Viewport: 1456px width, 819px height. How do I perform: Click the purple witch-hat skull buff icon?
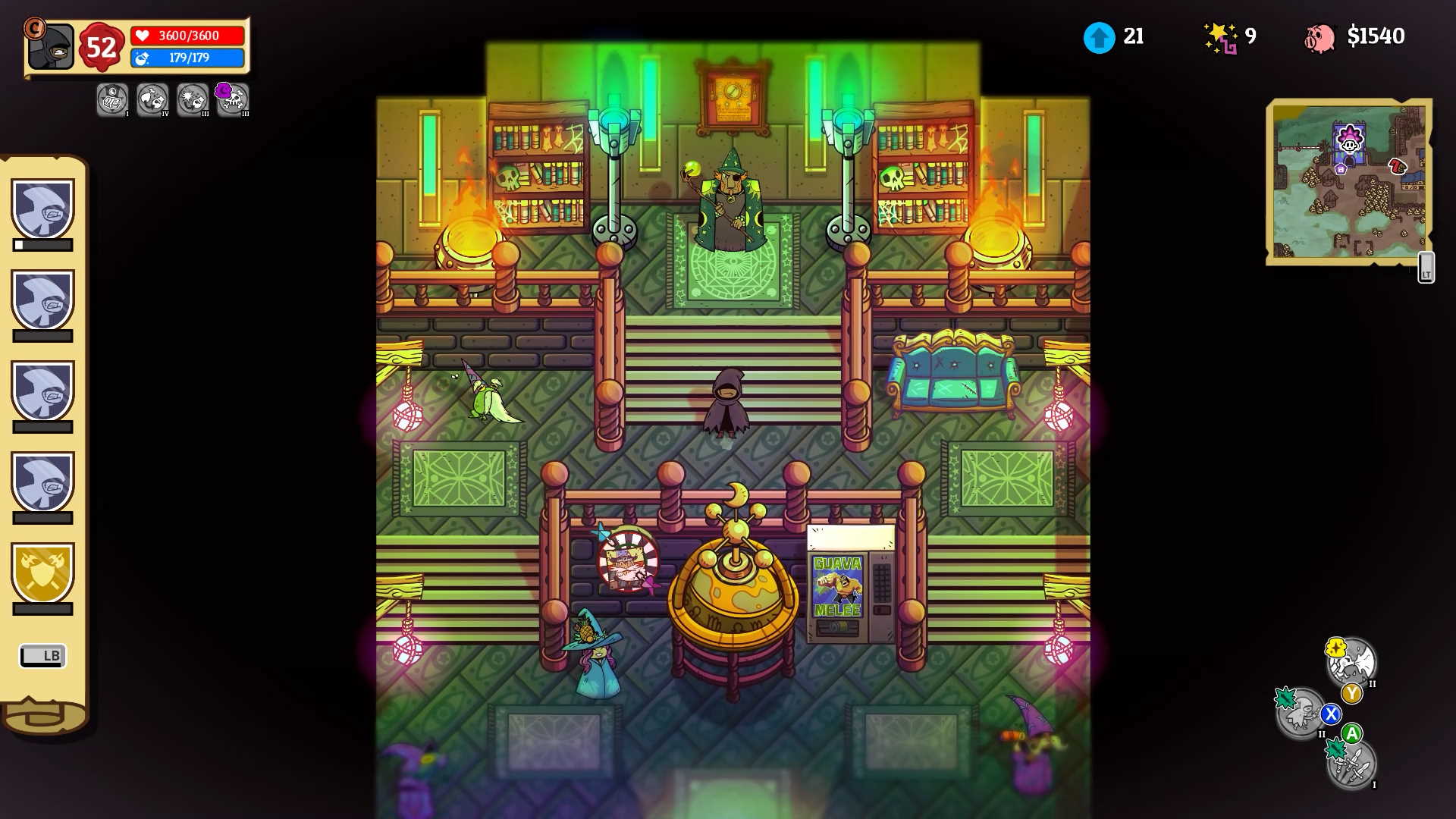(232, 99)
